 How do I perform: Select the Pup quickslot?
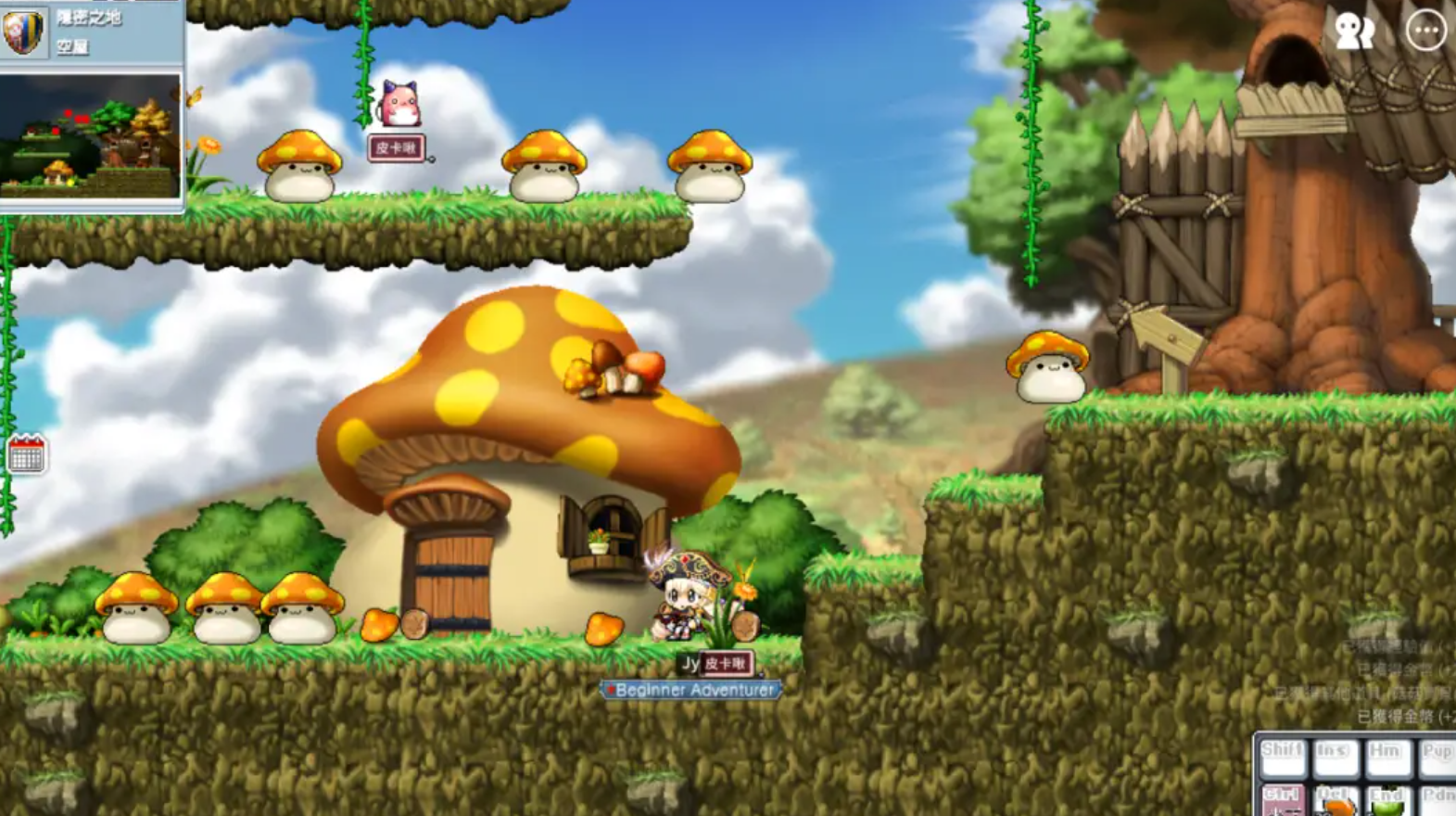click(1437, 759)
